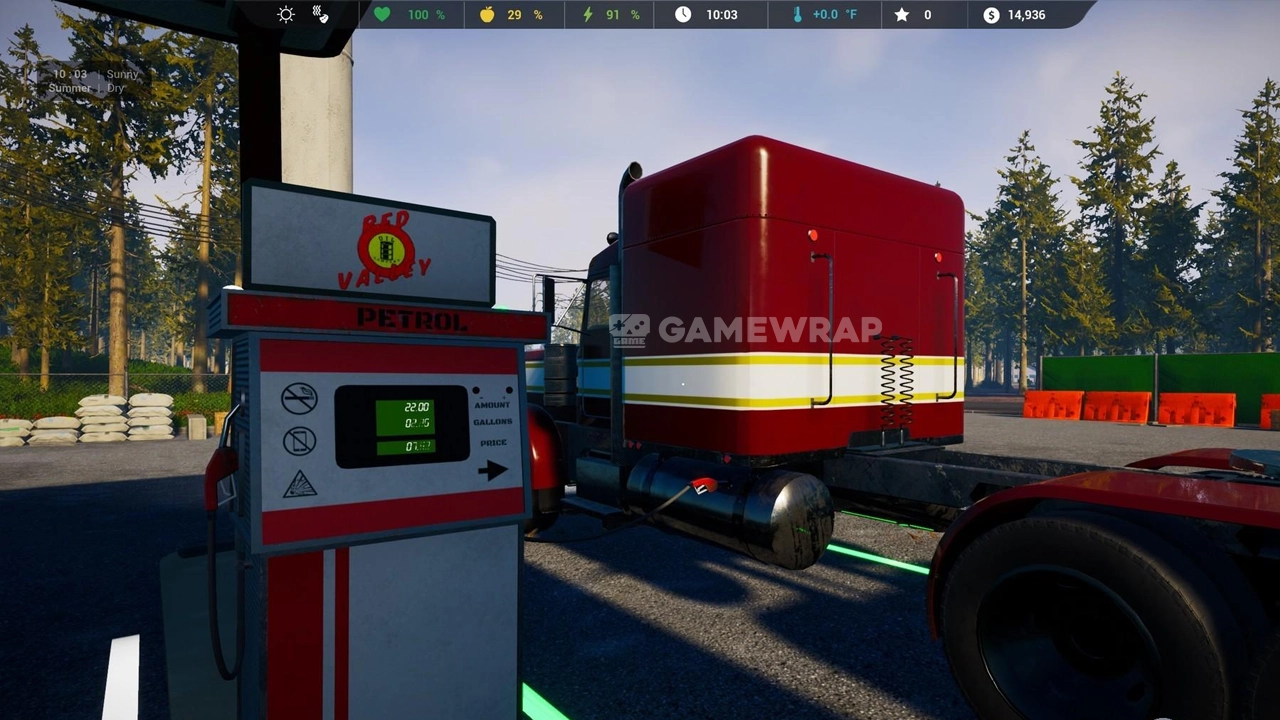Screen dimensions: 1280x720
Task: Select the yellow apple hunger icon
Action: click(487, 14)
